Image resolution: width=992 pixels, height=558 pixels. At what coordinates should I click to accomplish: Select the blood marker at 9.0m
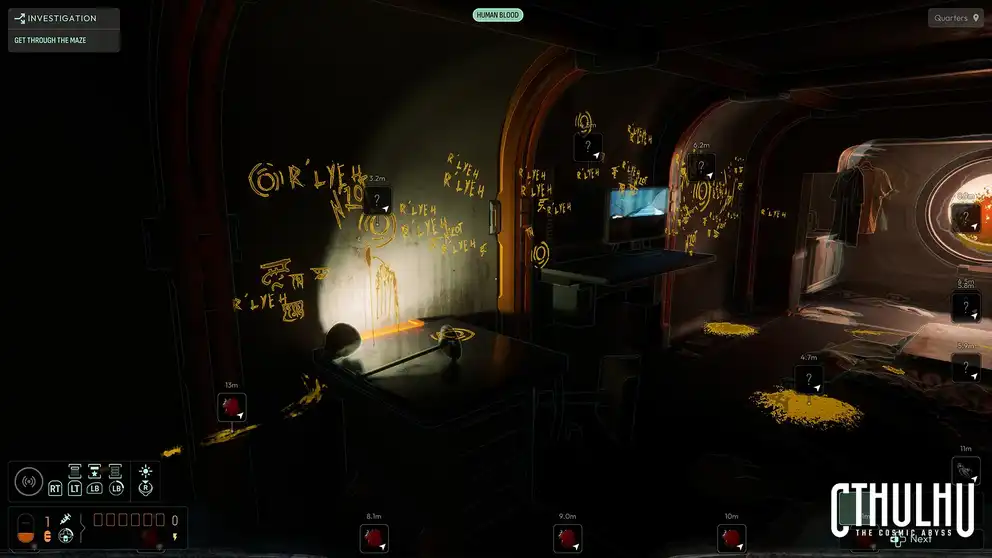tap(568, 539)
